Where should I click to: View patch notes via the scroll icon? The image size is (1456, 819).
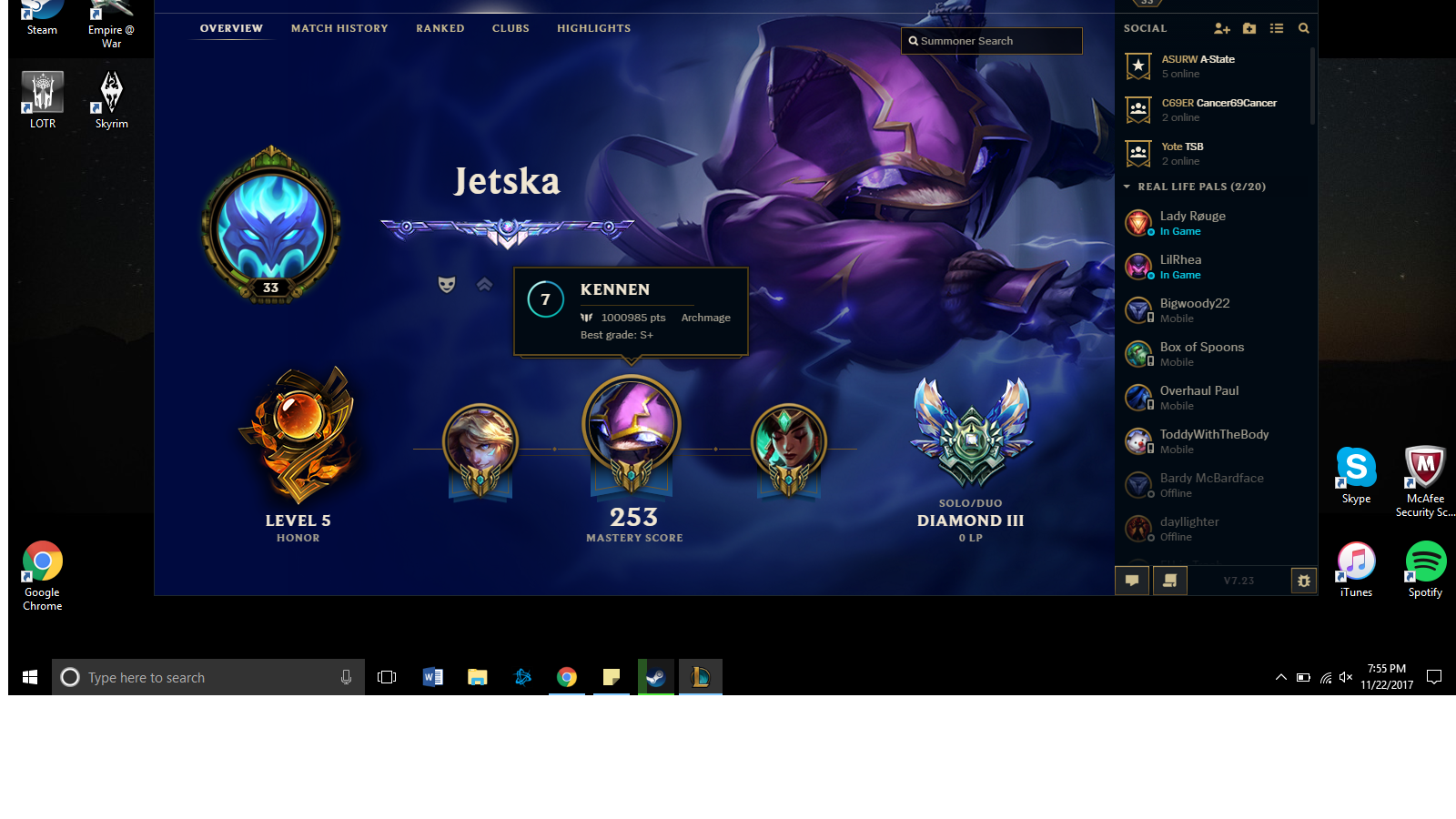coord(1169,580)
